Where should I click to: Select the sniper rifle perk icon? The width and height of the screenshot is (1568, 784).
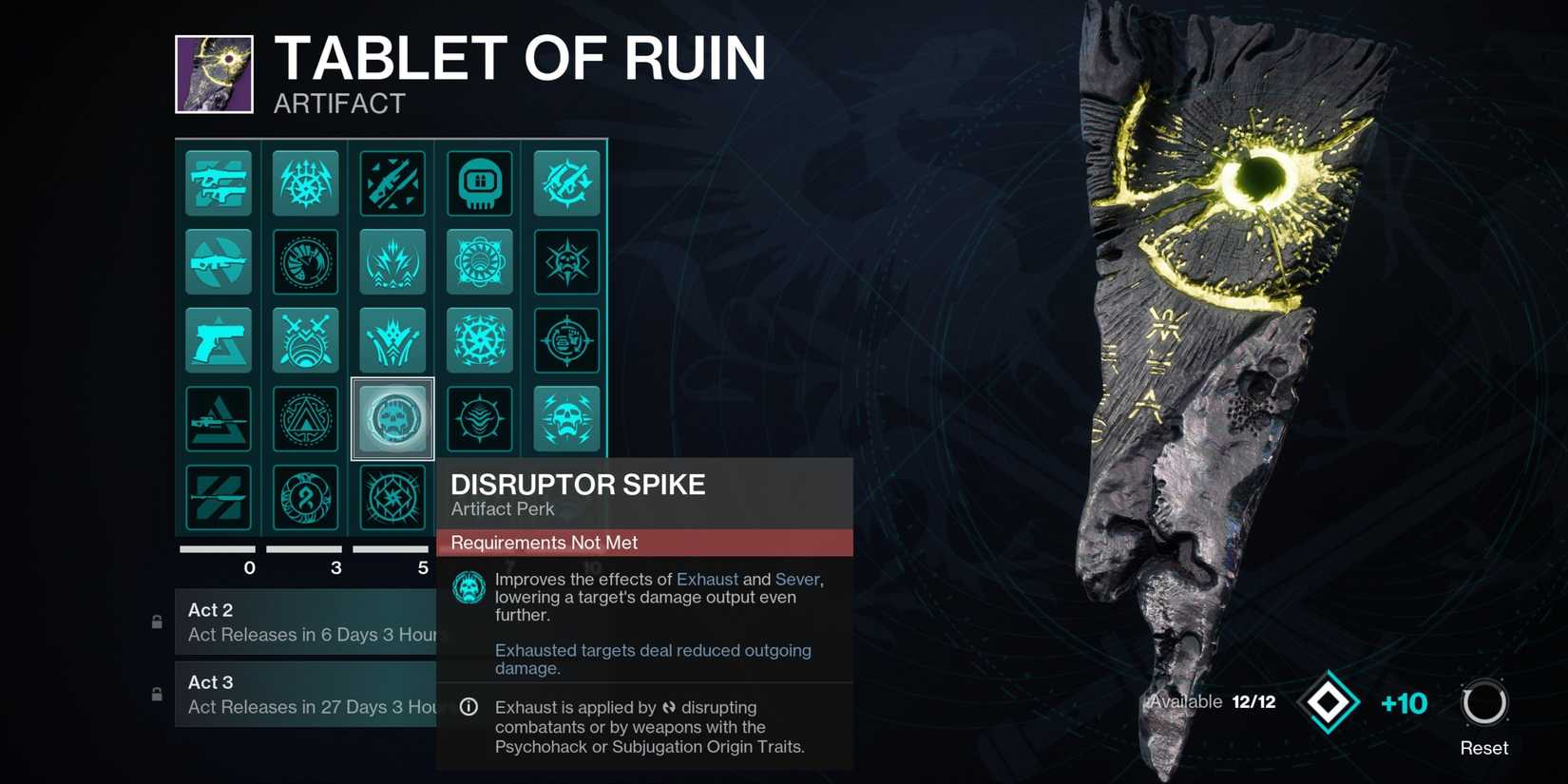click(219, 418)
